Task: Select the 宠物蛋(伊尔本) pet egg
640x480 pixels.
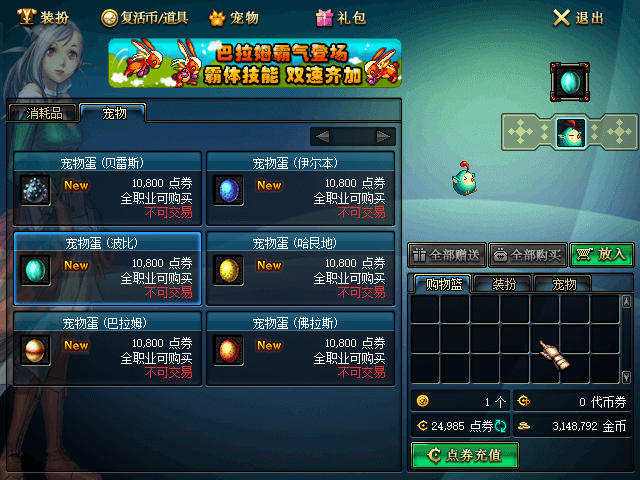Action: coord(299,188)
